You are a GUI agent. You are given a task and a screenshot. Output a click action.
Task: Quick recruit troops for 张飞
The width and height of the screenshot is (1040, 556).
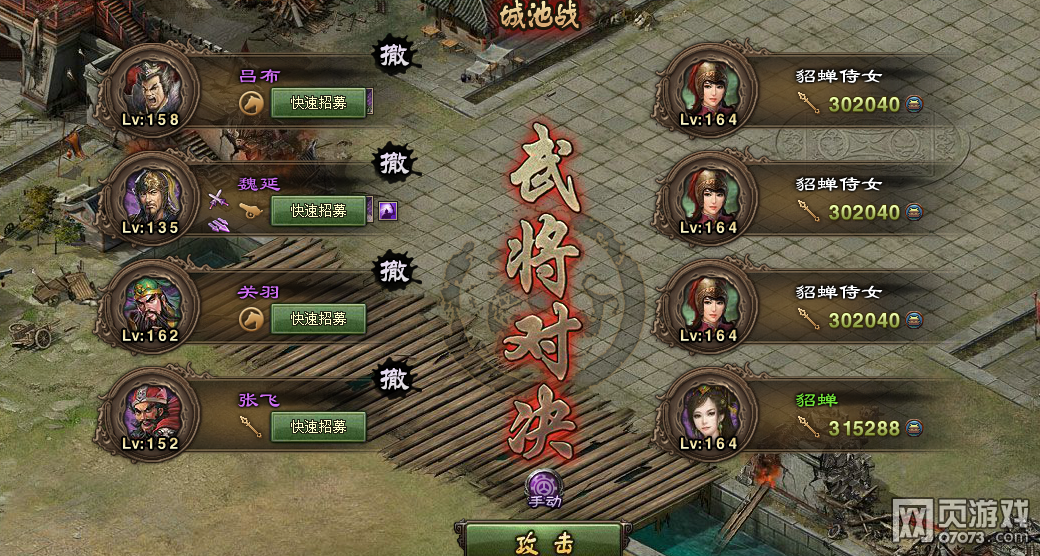[318, 426]
